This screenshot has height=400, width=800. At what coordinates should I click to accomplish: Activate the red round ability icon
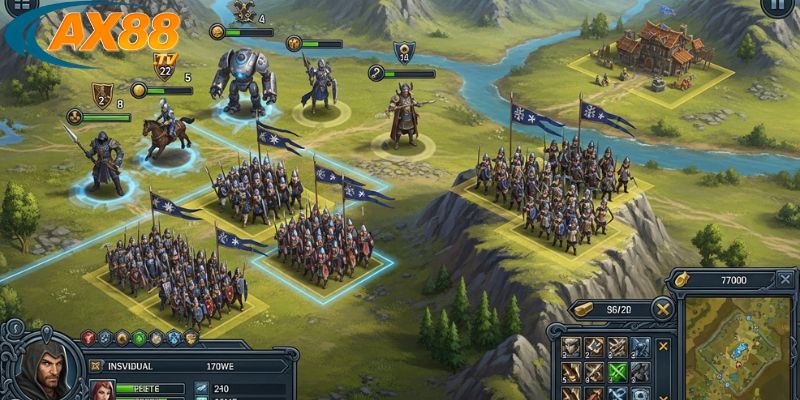[88, 338]
